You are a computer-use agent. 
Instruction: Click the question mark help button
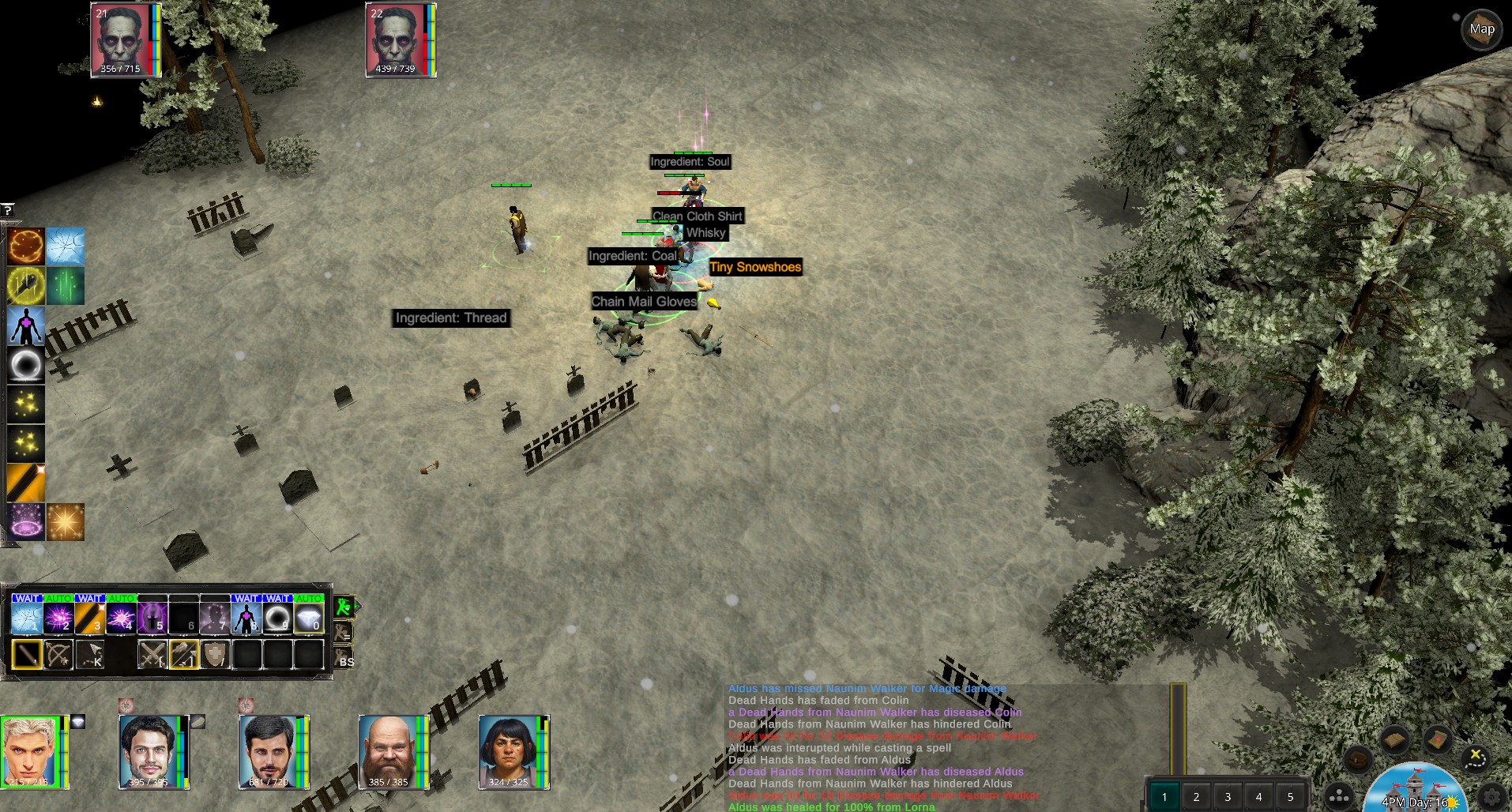7,210
